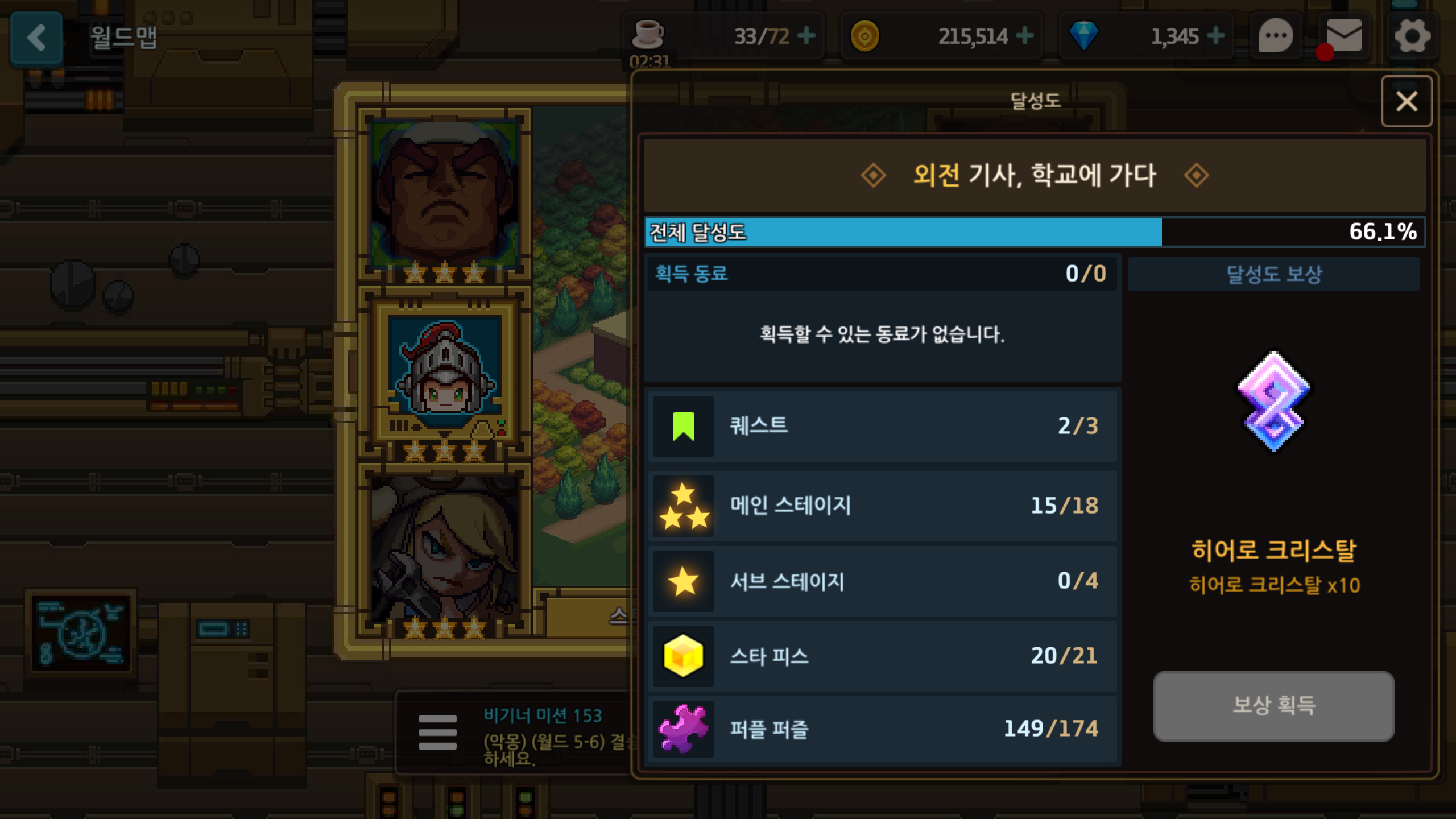
Task: Switch to the 달성도 보상 tab
Action: [x=1273, y=275]
